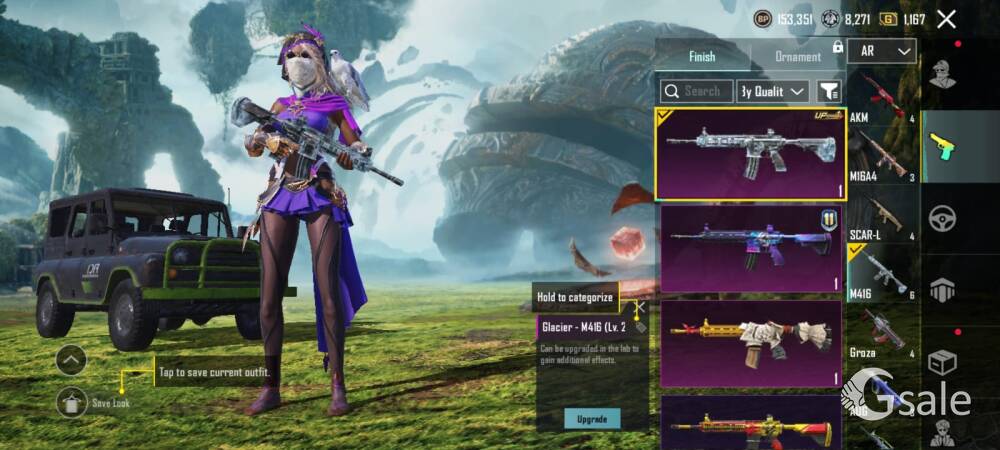The height and width of the screenshot is (450, 1000).
Task: Switch to the Finish tab
Action: point(702,57)
